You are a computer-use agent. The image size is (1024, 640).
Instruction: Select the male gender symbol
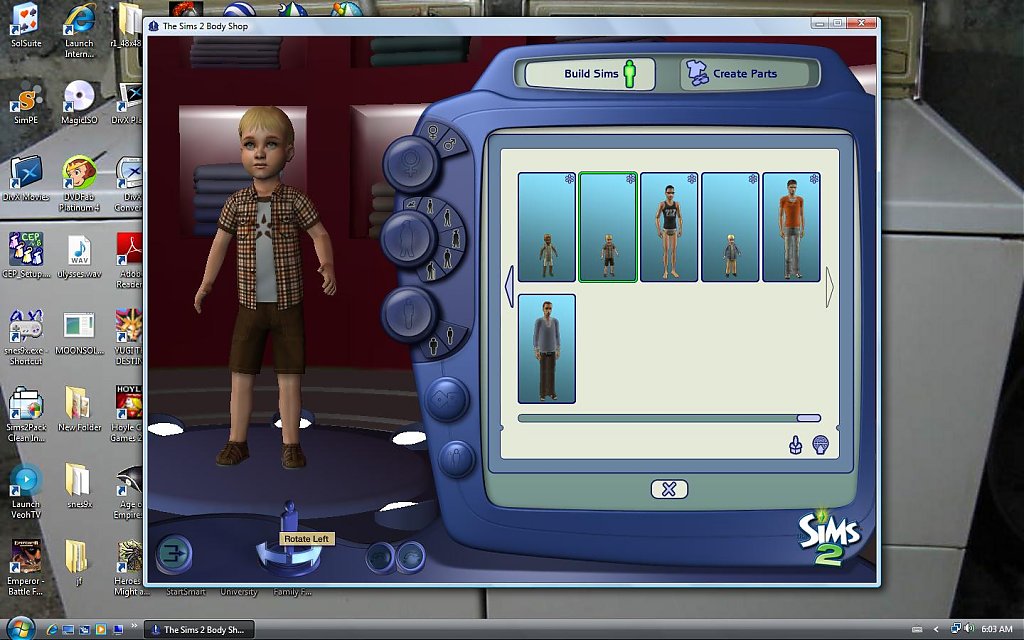(449, 143)
